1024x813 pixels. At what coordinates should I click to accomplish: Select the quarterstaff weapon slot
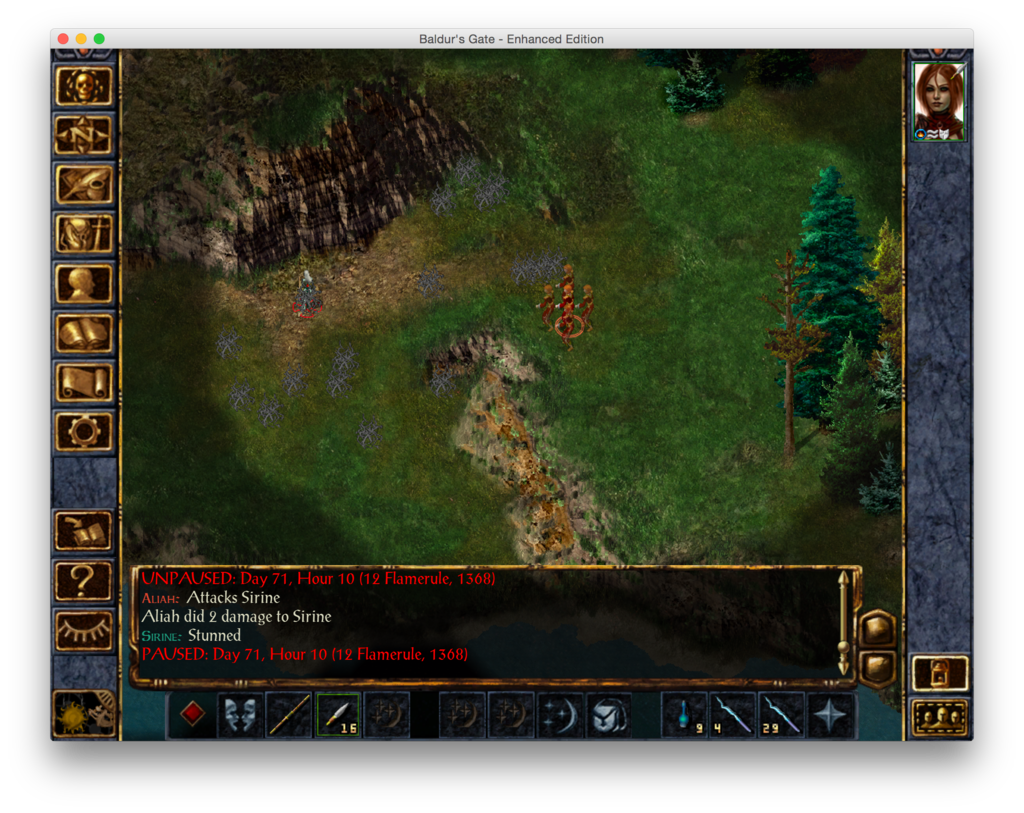tap(290, 715)
